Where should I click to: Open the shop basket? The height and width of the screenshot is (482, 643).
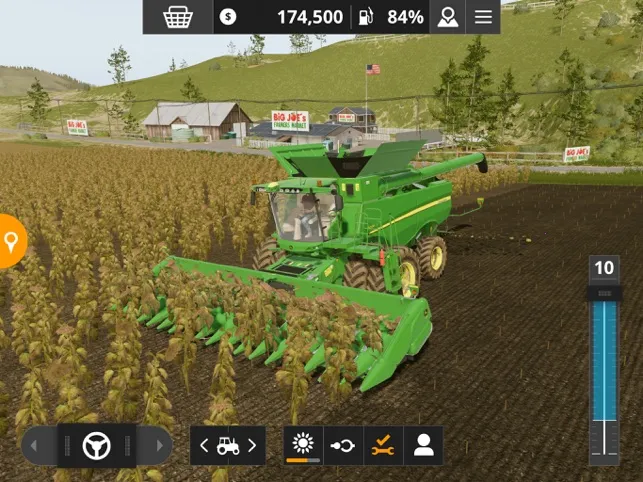click(178, 17)
